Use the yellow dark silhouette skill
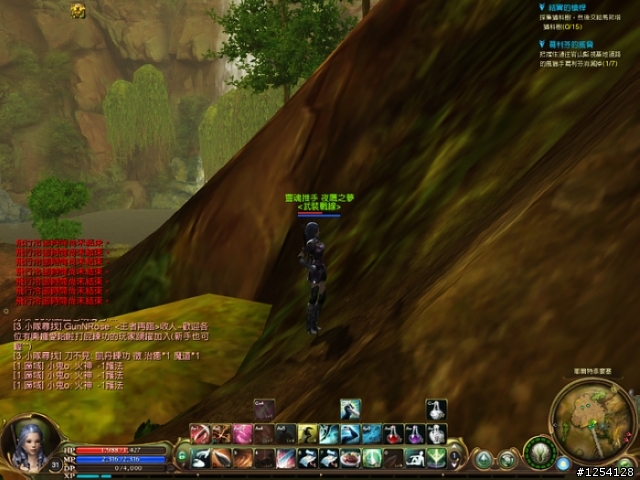This screenshot has width=640, height=480. tap(307, 434)
